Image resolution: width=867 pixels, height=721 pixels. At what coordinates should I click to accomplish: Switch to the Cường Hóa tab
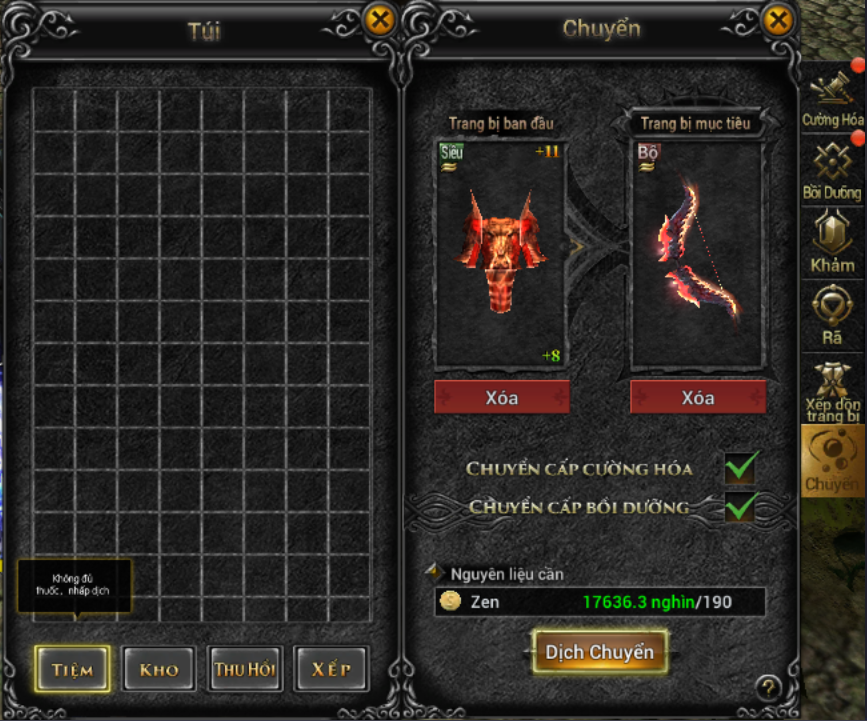[832, 97]
